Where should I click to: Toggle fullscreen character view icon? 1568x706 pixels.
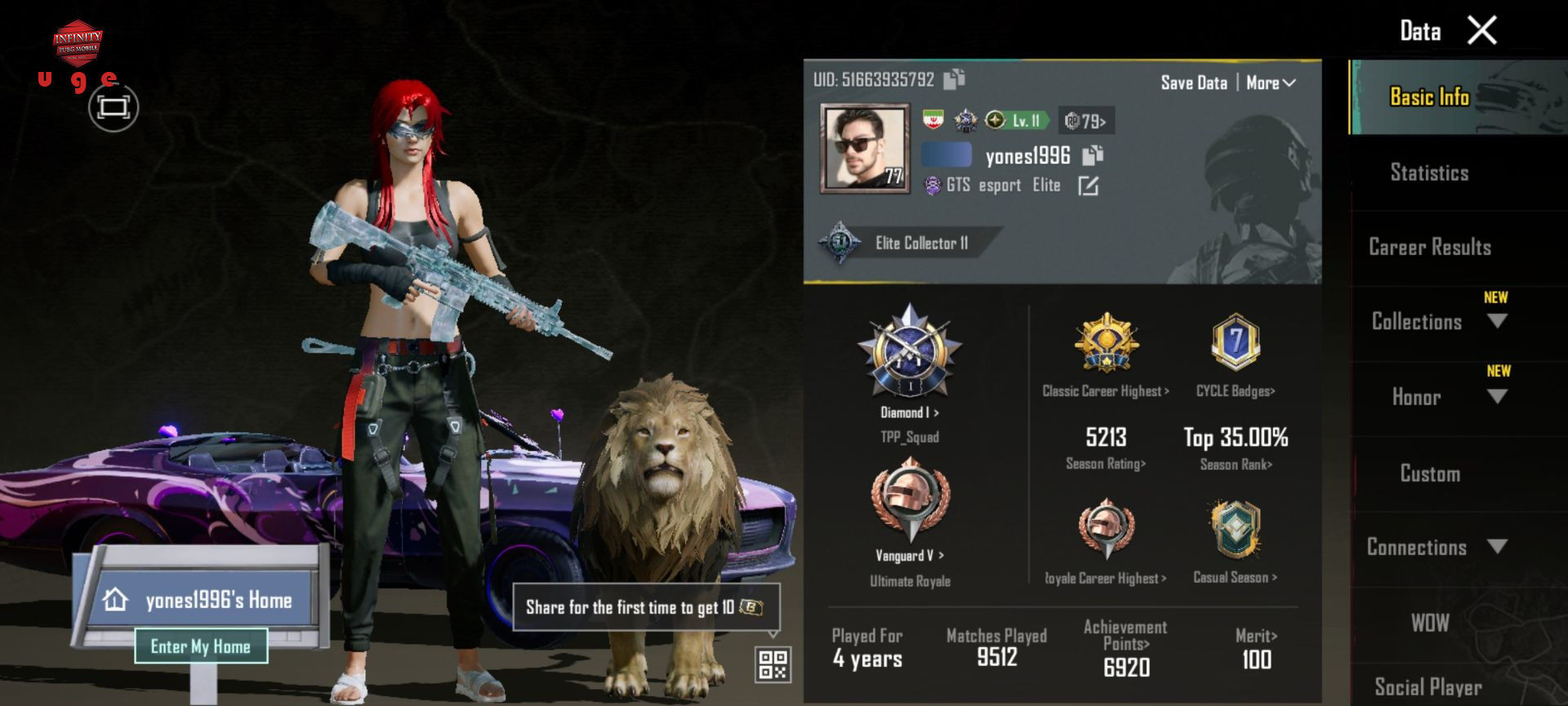(x=114, y=107)
